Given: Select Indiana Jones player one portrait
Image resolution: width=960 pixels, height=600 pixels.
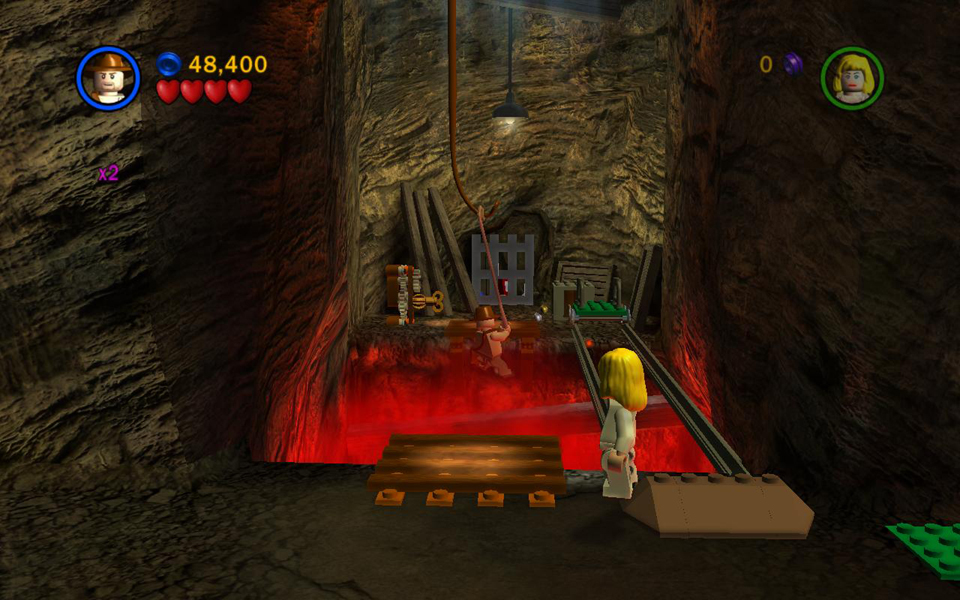Looking at the screenshot, I should (107, 77).
